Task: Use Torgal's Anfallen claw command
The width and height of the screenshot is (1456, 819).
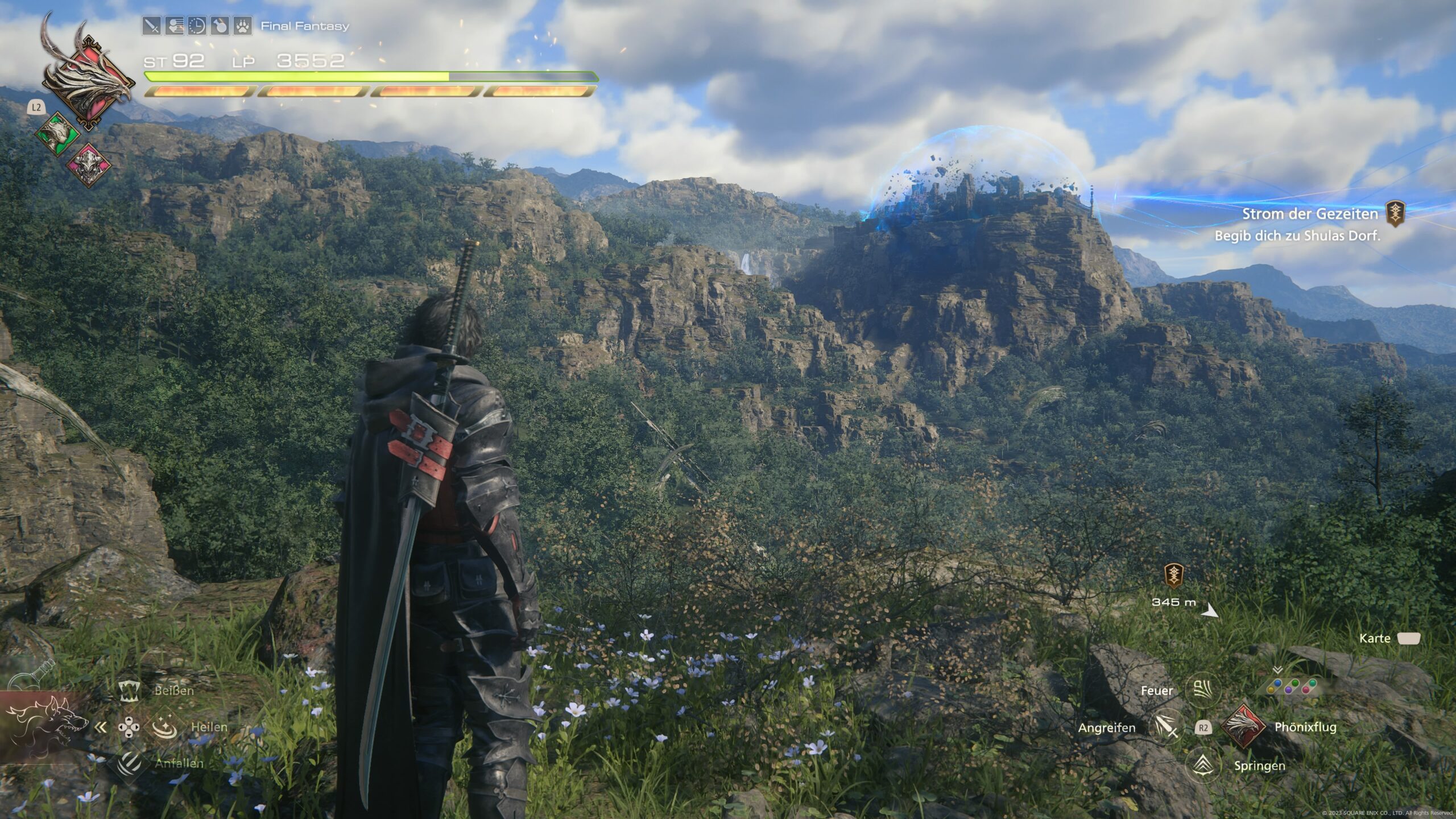Action: (130, 763)
